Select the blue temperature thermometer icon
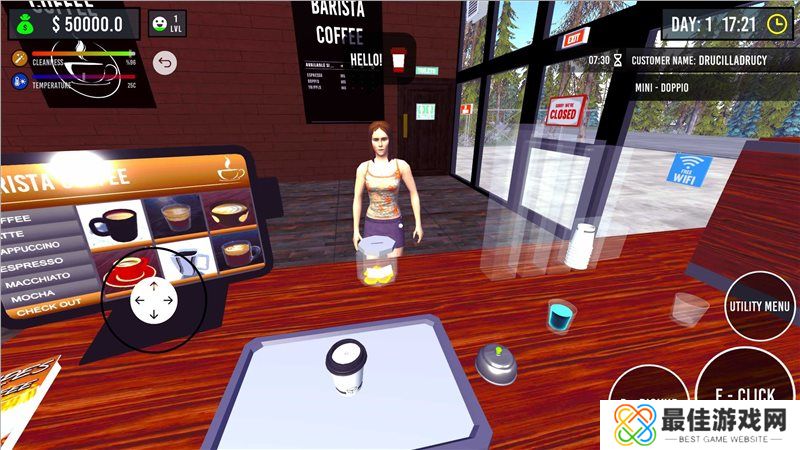Image resolution: width=800 pixels, height=450 pixels. (x=18, y=85)
